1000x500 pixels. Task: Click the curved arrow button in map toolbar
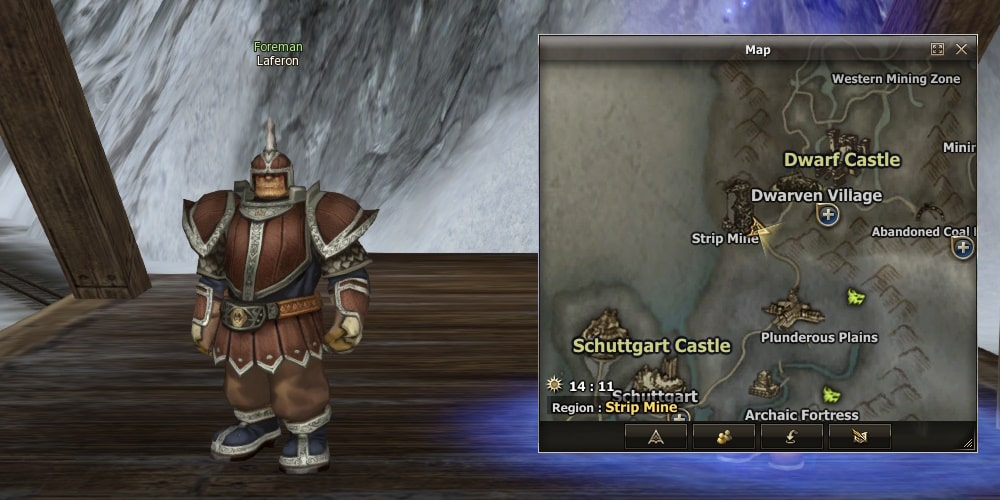click(792, 436)
